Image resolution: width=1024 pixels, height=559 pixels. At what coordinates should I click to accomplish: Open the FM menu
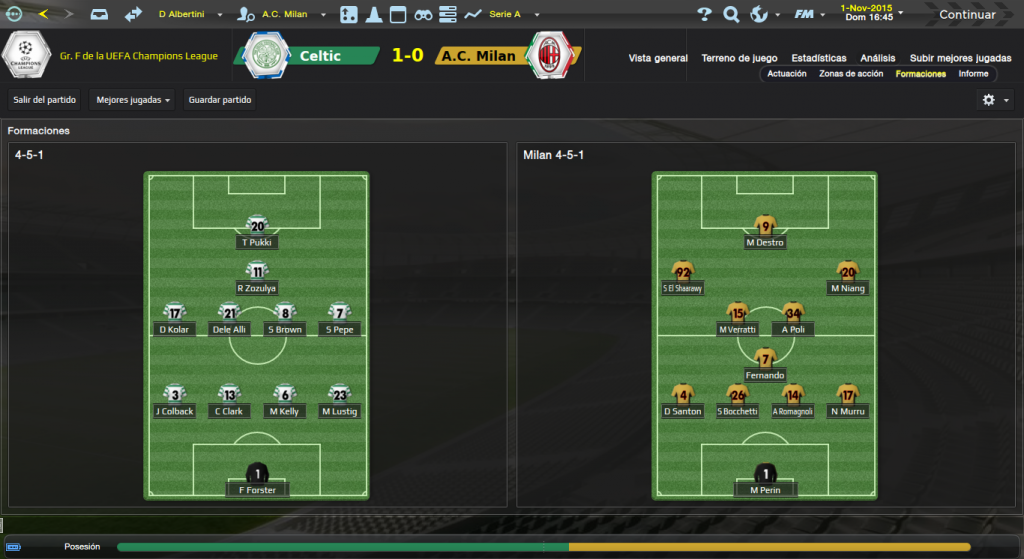coord(805,15)
